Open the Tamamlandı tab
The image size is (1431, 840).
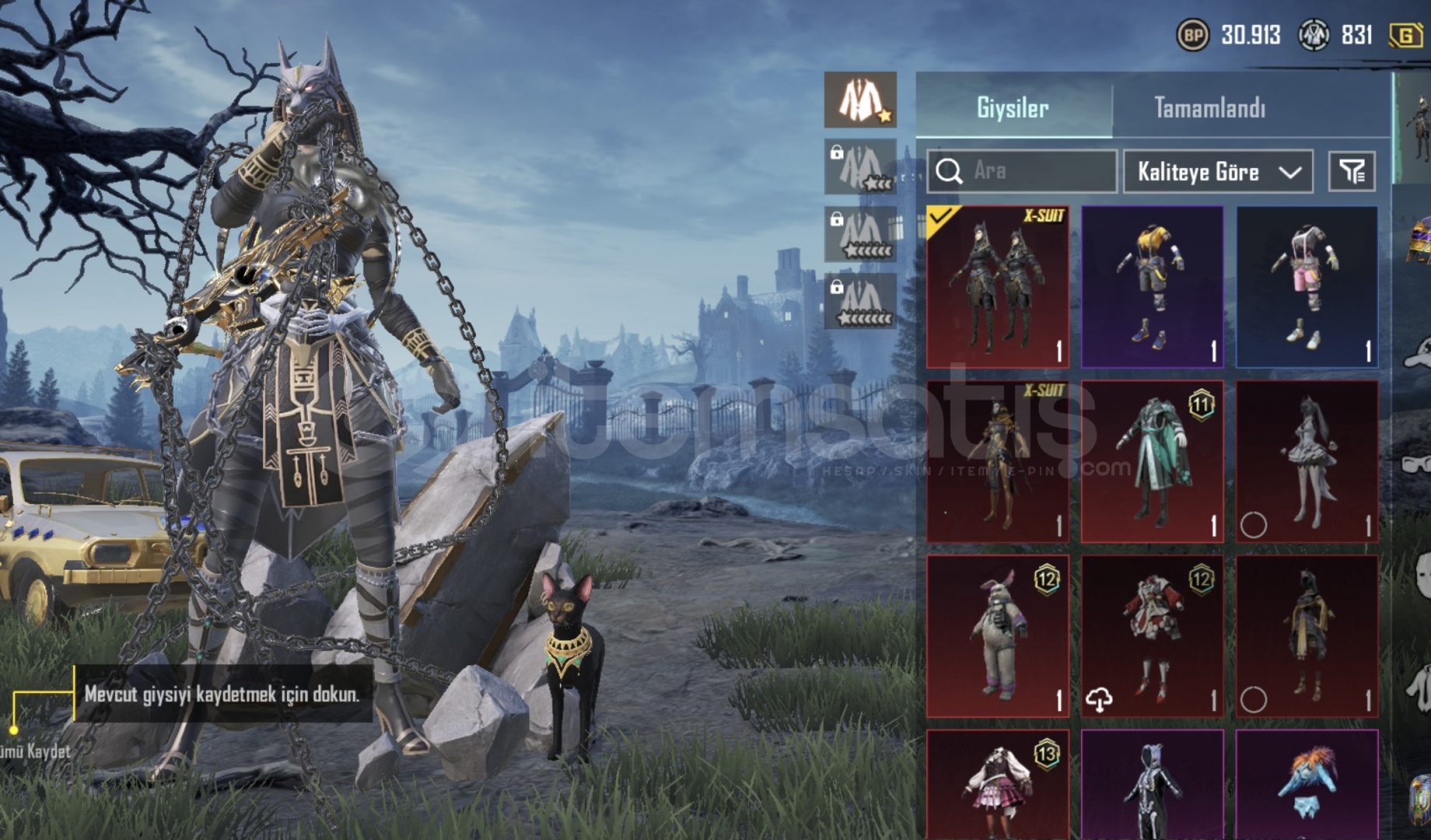(x=1209, y=108)
